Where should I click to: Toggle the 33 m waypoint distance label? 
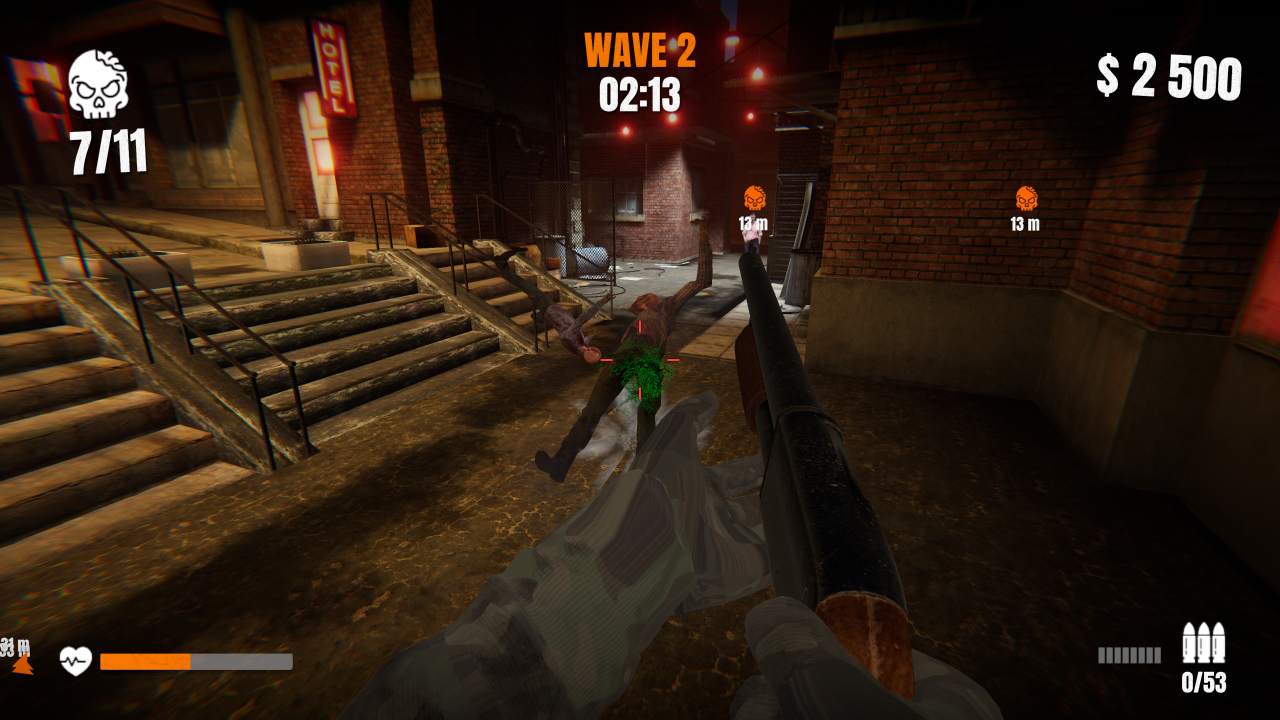(x=14, y=647)
